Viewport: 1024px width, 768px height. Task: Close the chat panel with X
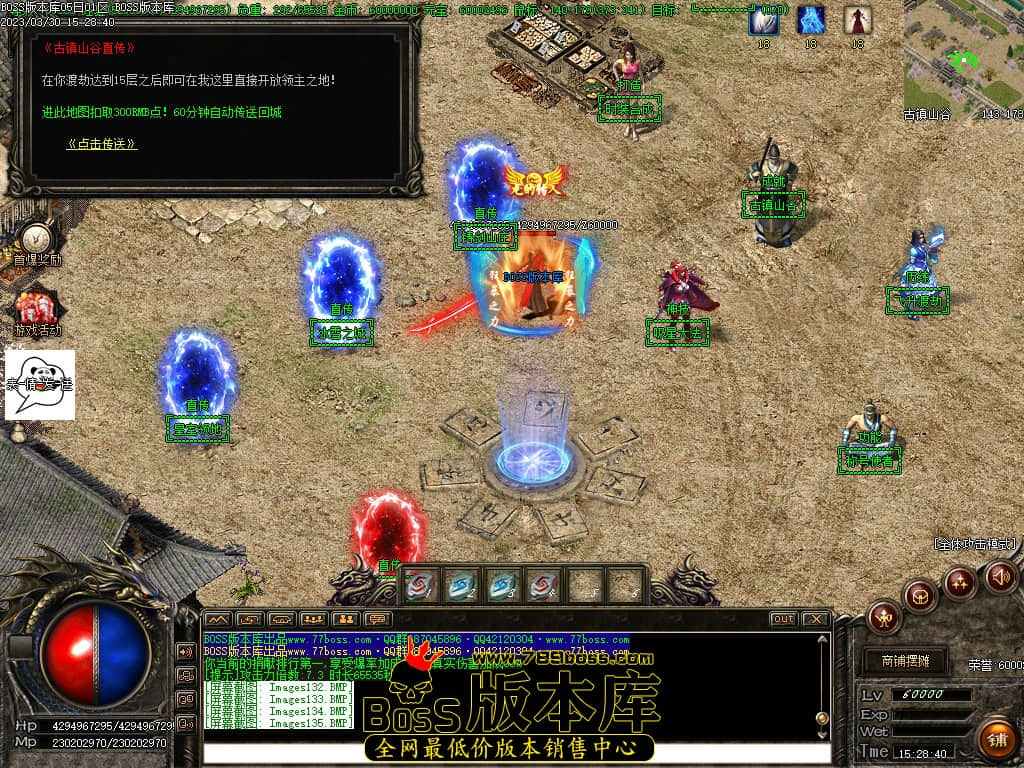coord(815,619)
